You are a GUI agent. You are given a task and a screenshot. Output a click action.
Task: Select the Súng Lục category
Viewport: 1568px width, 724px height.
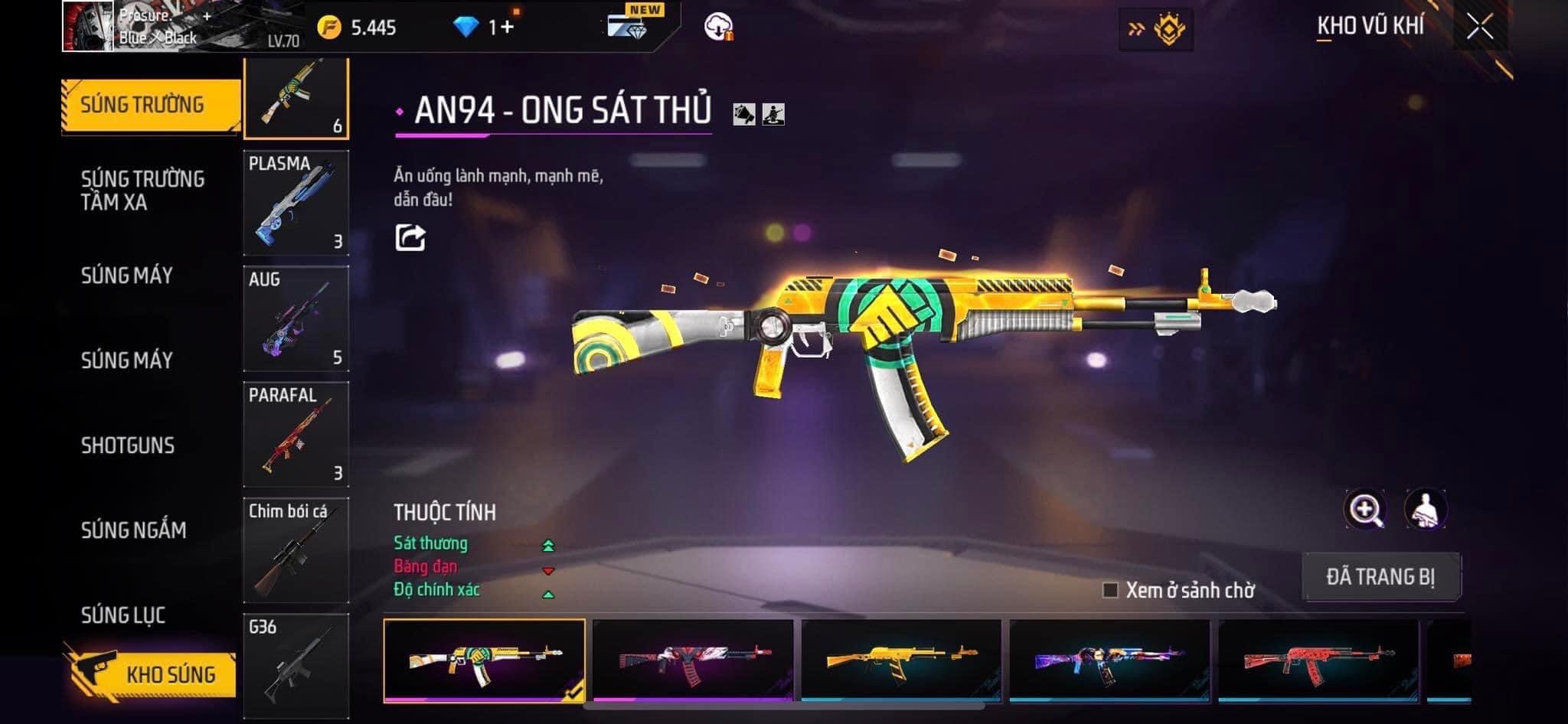123,615
